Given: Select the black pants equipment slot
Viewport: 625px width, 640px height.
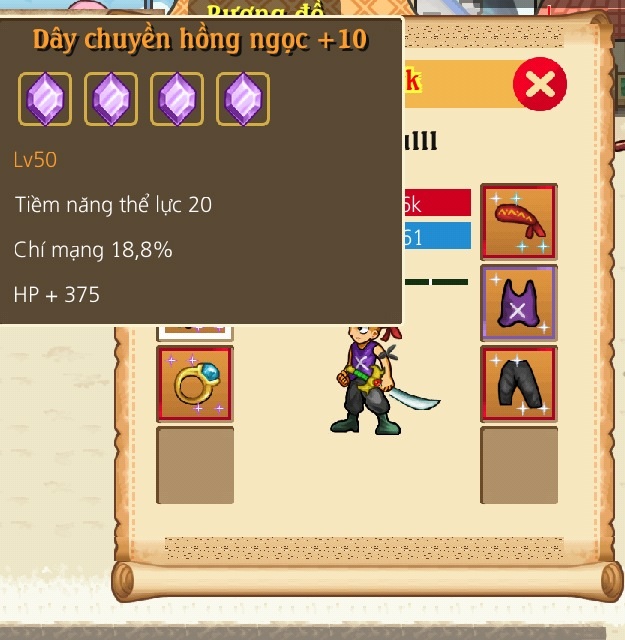Looking at the screenshot, I should (519, 384).
